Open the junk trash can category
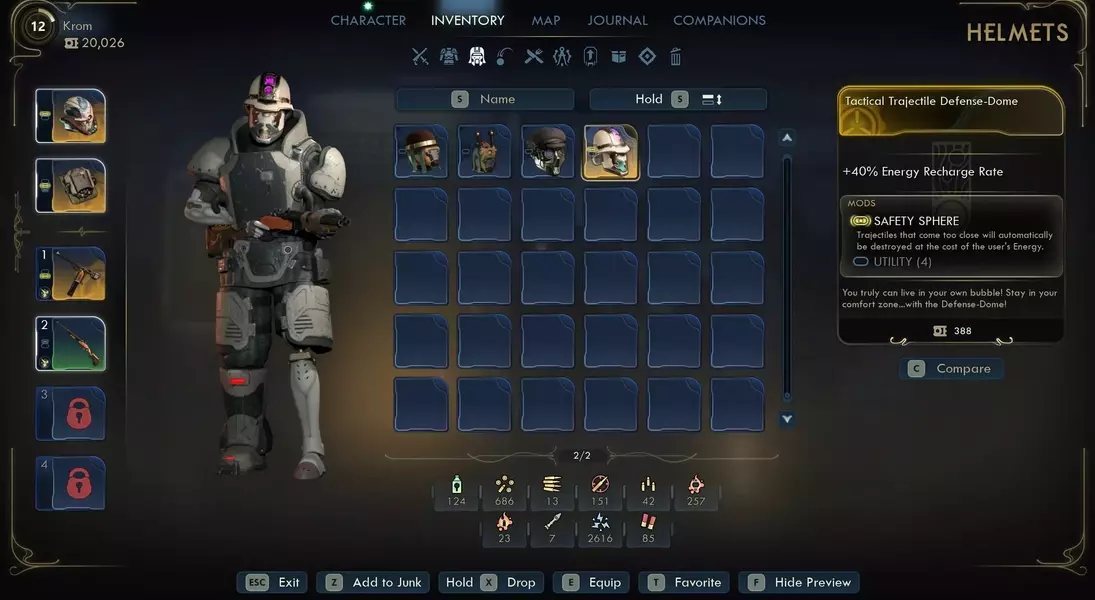Viewport: 1095px width, 600px height. [676, 57]
